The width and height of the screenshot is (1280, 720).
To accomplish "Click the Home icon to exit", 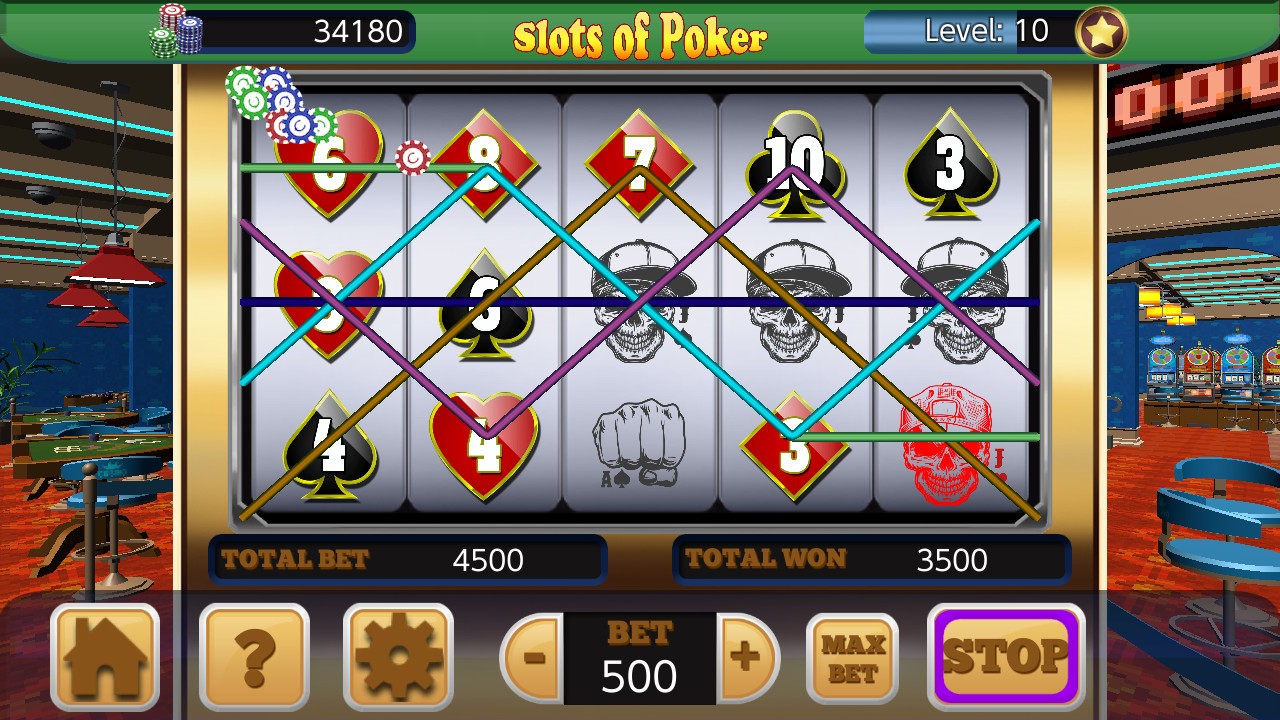I will 104,658.
